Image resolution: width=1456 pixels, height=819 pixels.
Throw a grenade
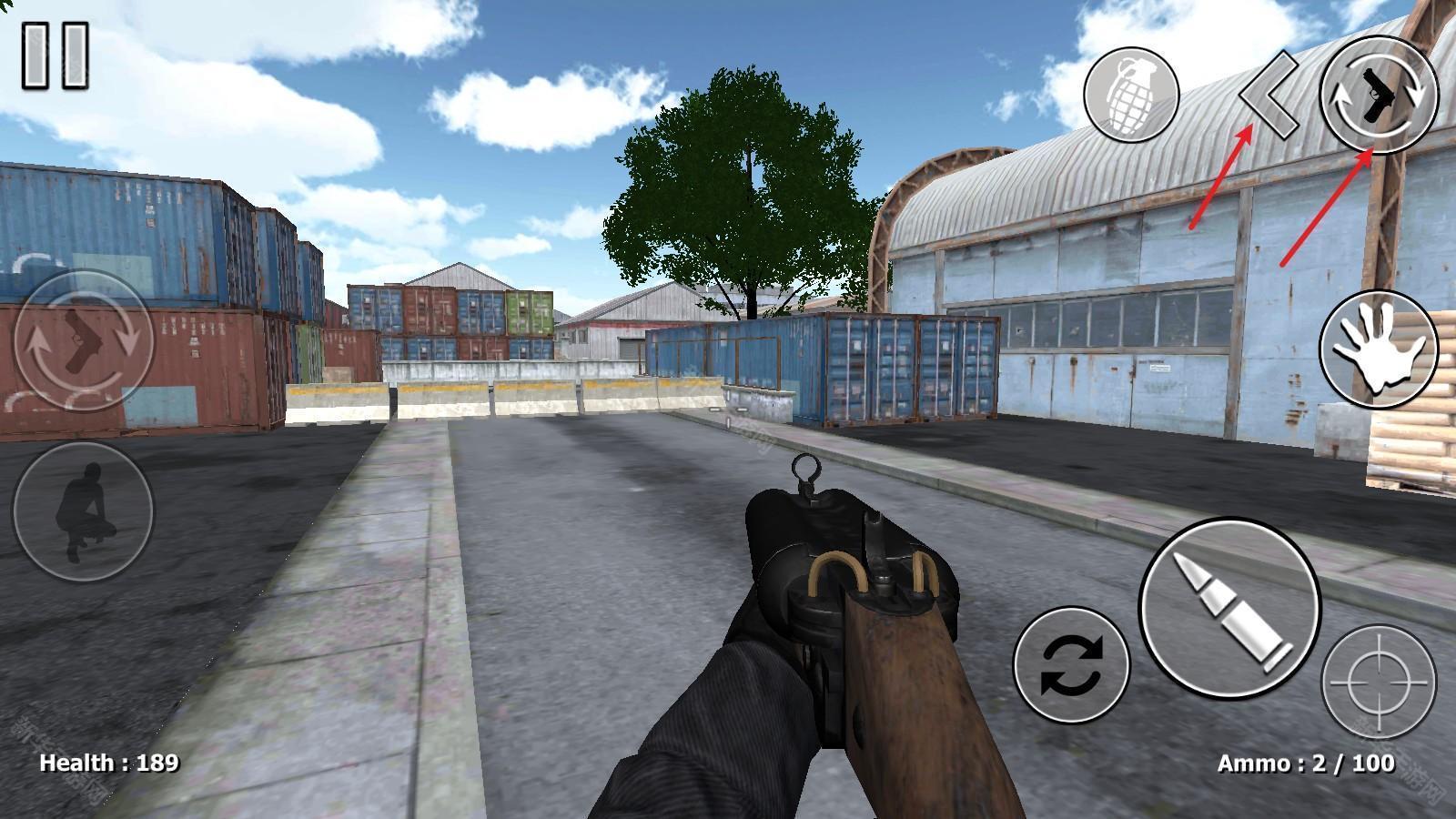1131,96
